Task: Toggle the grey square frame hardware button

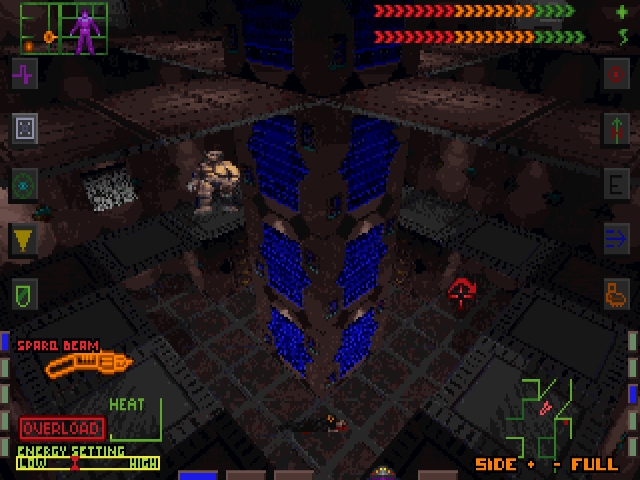Action: [x=24, y=127]
